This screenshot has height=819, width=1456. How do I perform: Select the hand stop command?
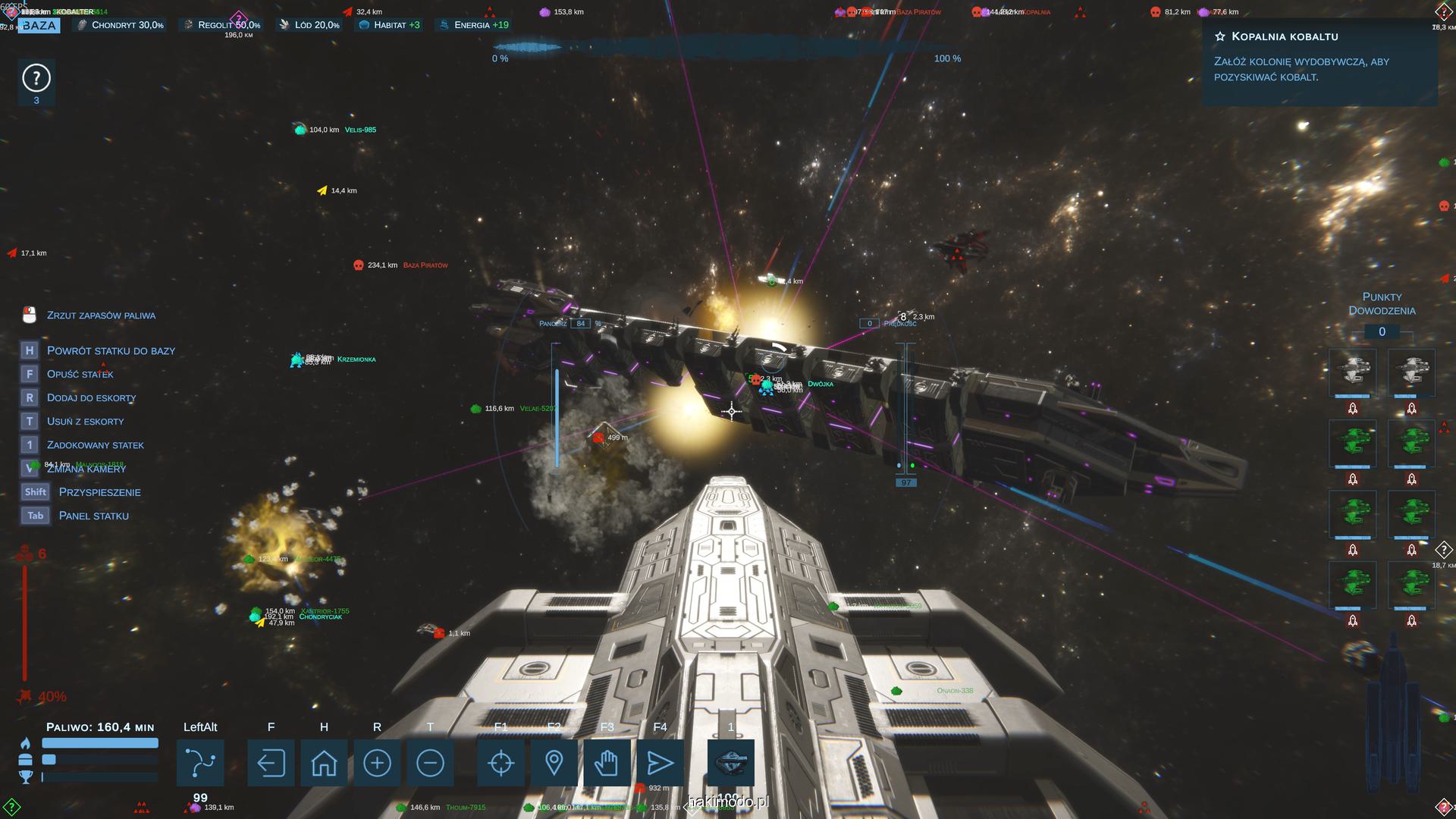[x=607, y=763]
